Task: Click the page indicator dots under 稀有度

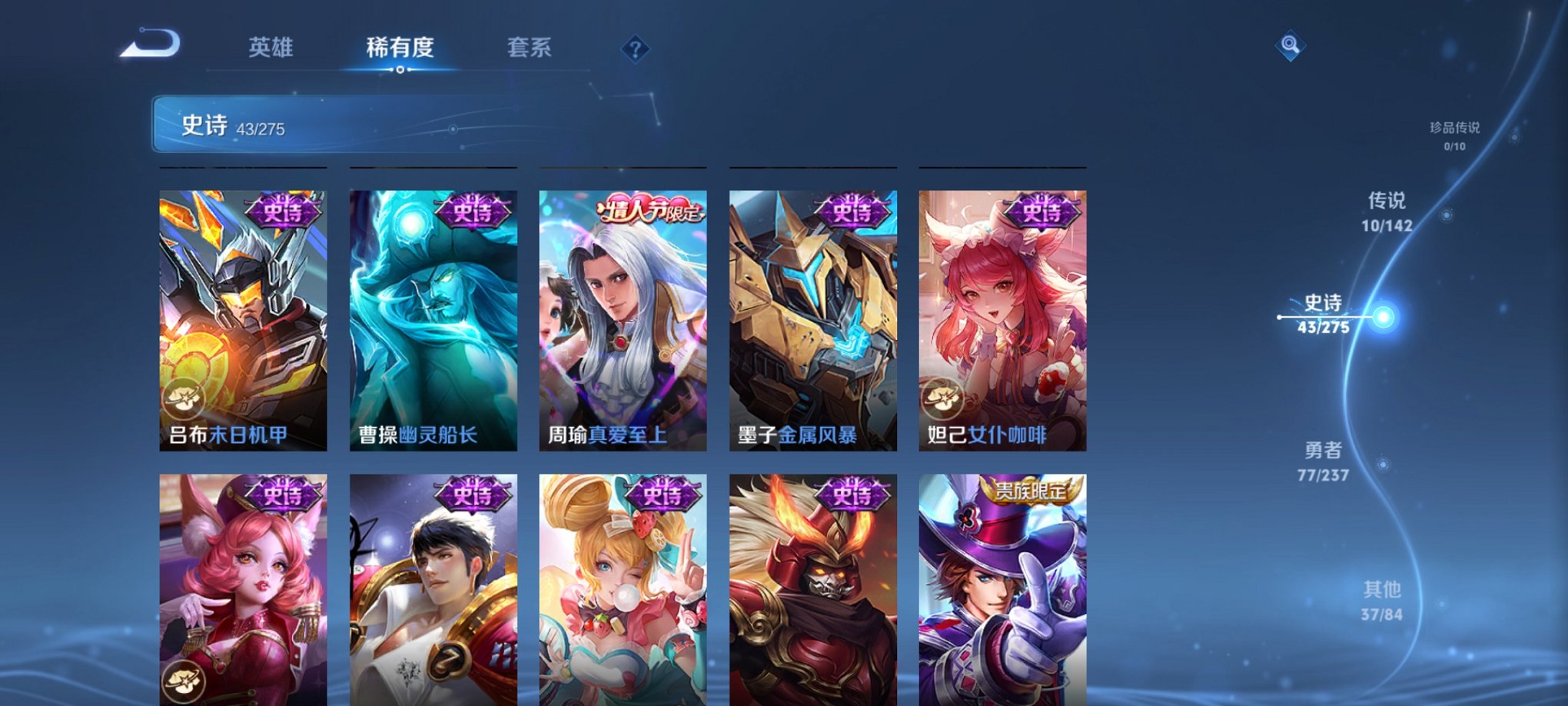Action: click(398, 71)
